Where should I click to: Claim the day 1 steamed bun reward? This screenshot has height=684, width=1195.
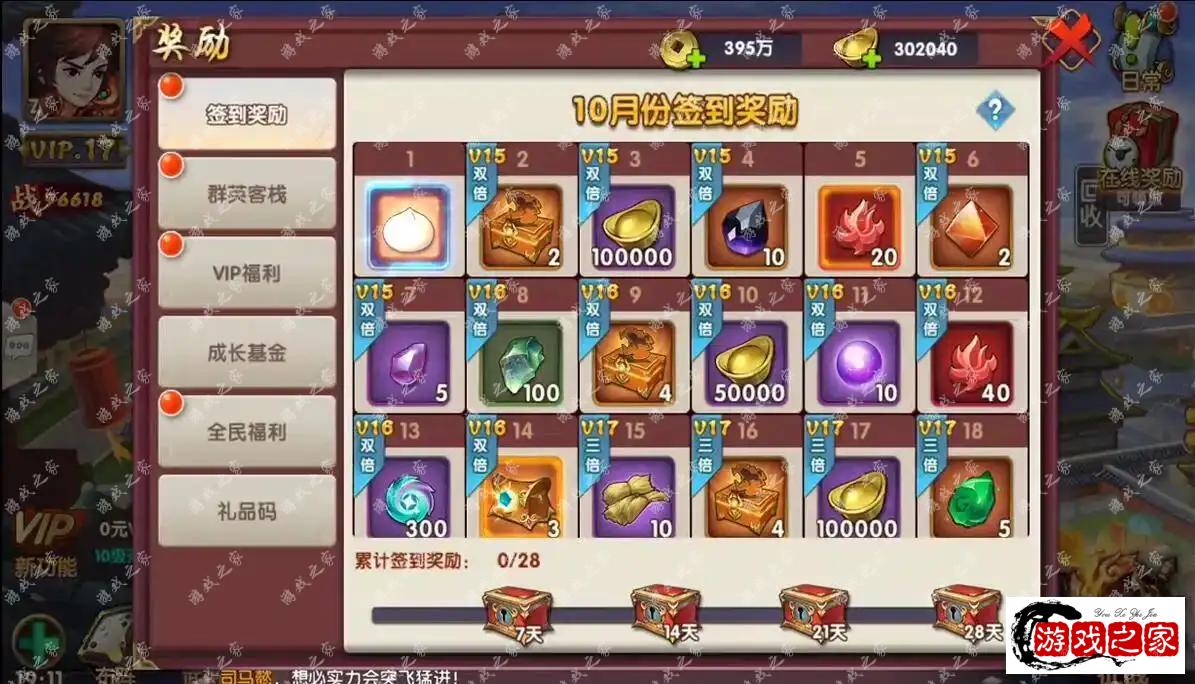(408, 227)
